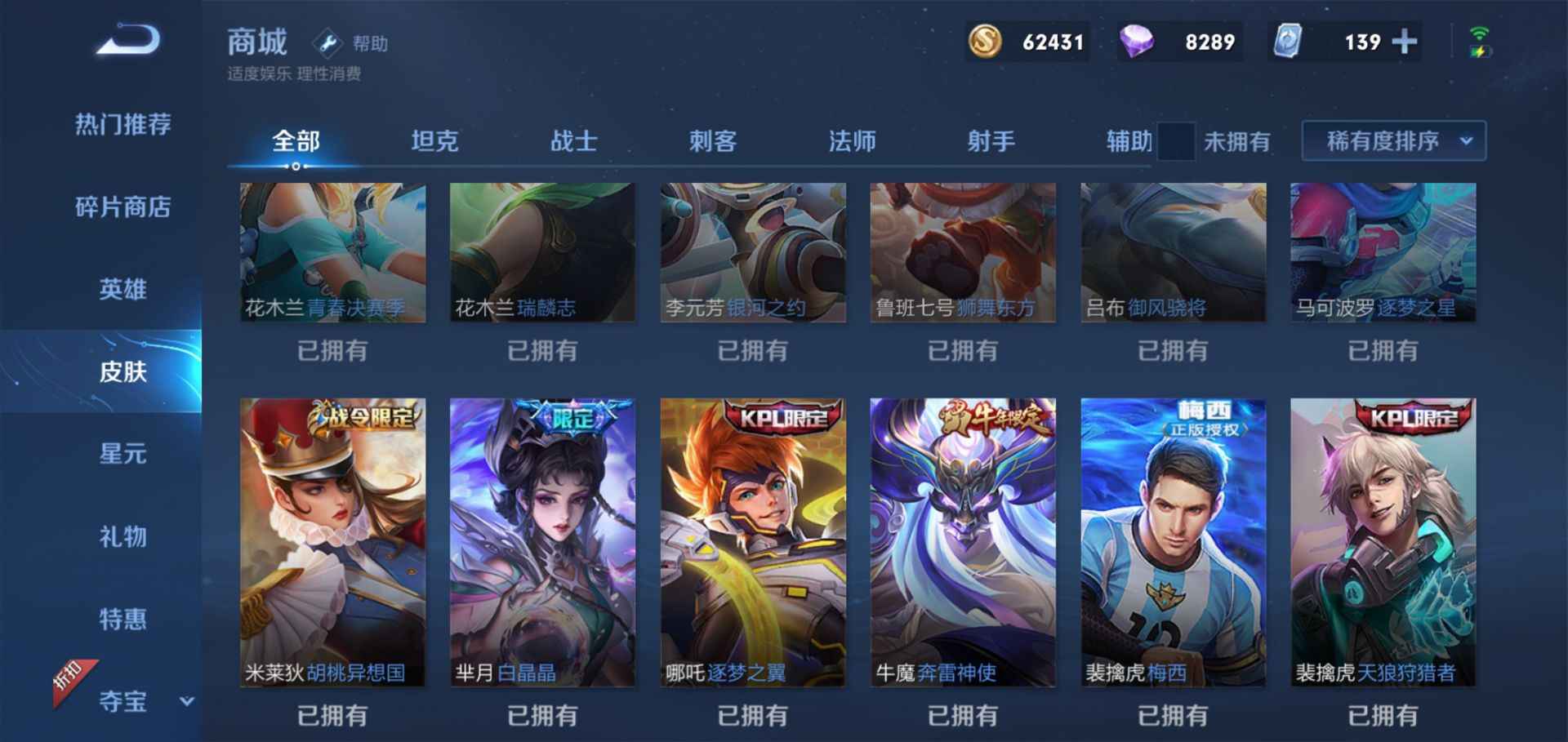Screen dimensions: 1568x742
Task: Open the 星元 section in sidebar
Action: coord(122,455)
